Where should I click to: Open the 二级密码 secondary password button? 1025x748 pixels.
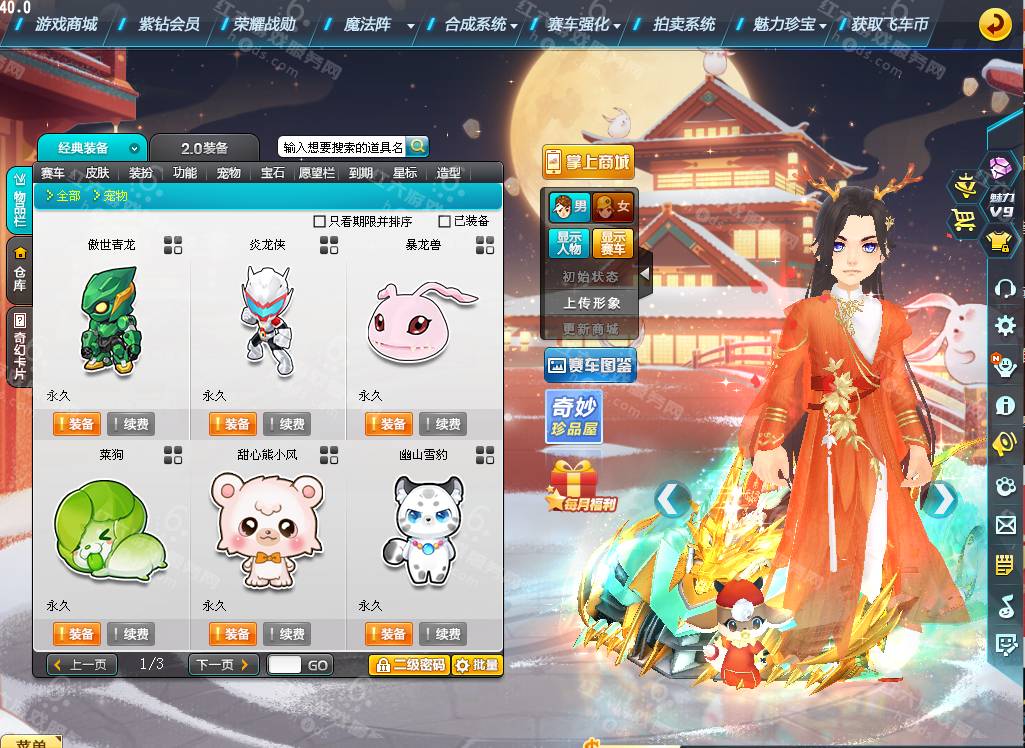coord(408,665)
